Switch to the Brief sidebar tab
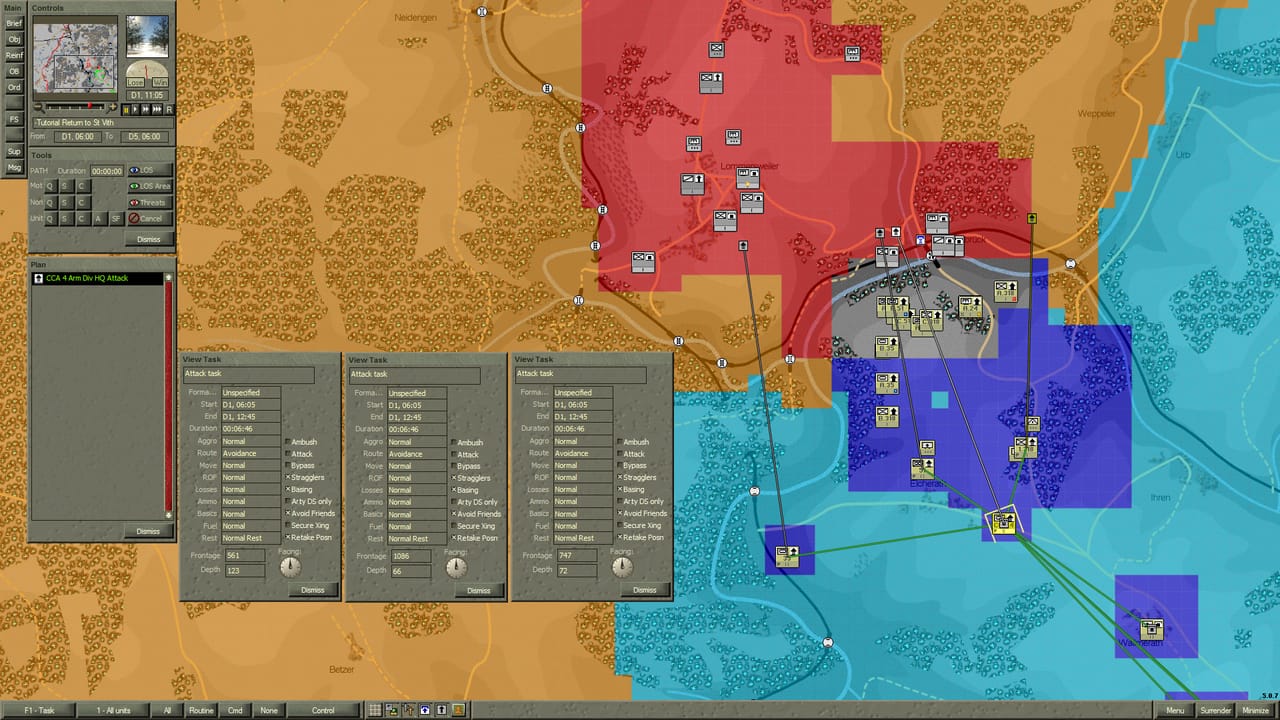1280x720 pixels. pyautogui.click(x=13, y=23)
